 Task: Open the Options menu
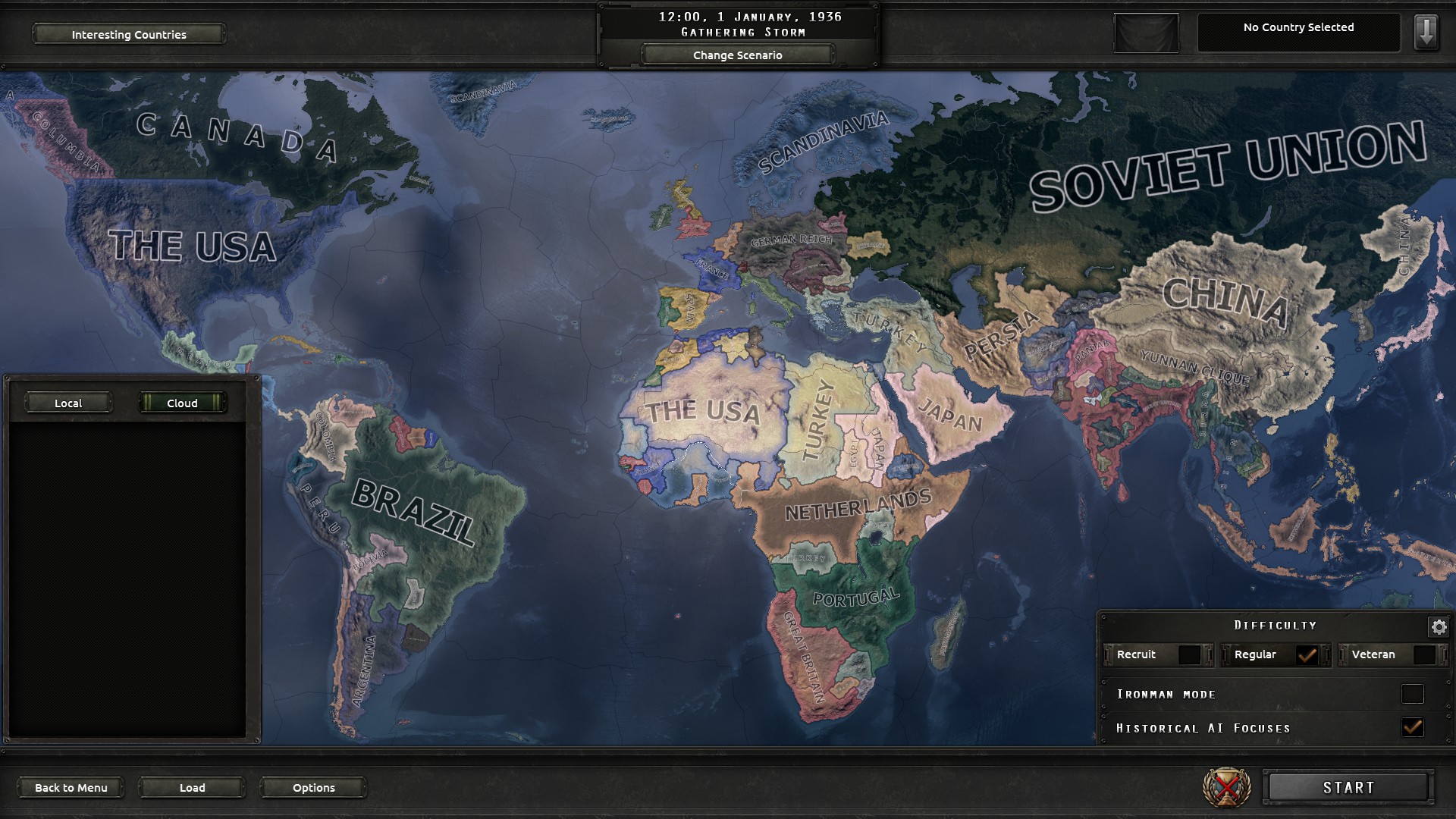click(313, 787)
